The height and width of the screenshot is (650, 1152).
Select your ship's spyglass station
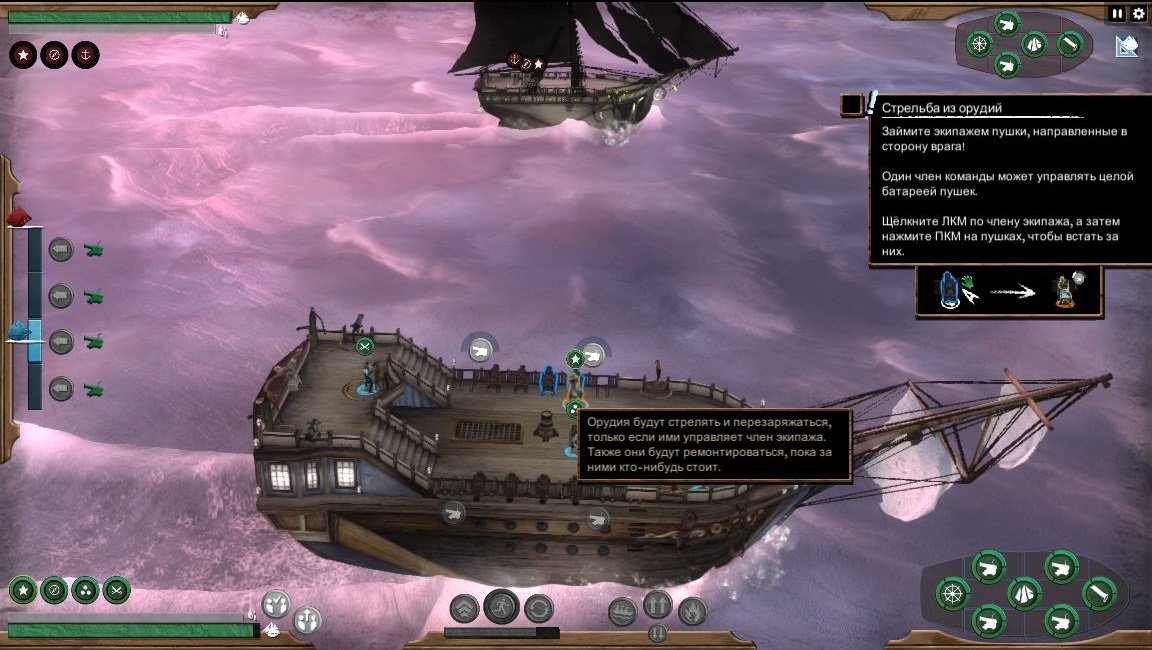click(x=1098, y=593)
